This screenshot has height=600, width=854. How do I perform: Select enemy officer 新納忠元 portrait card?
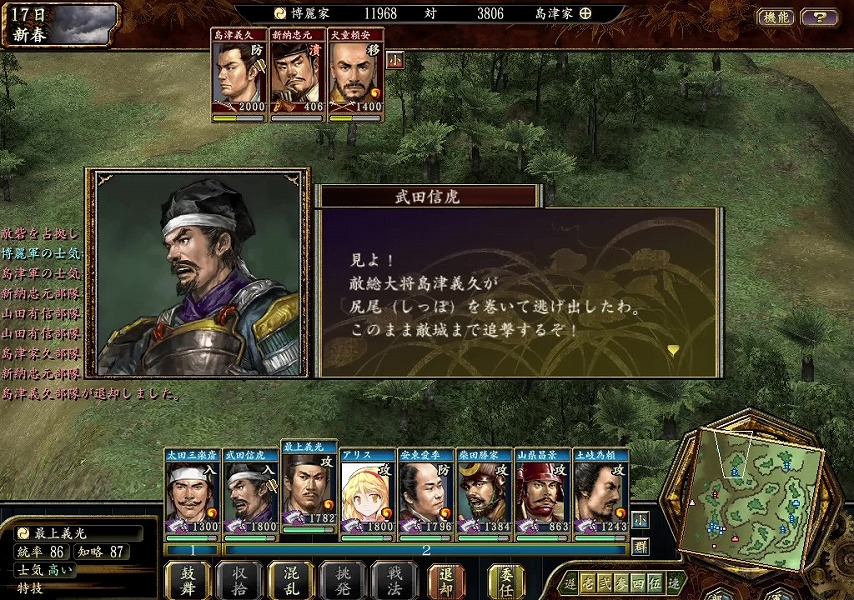297,78
